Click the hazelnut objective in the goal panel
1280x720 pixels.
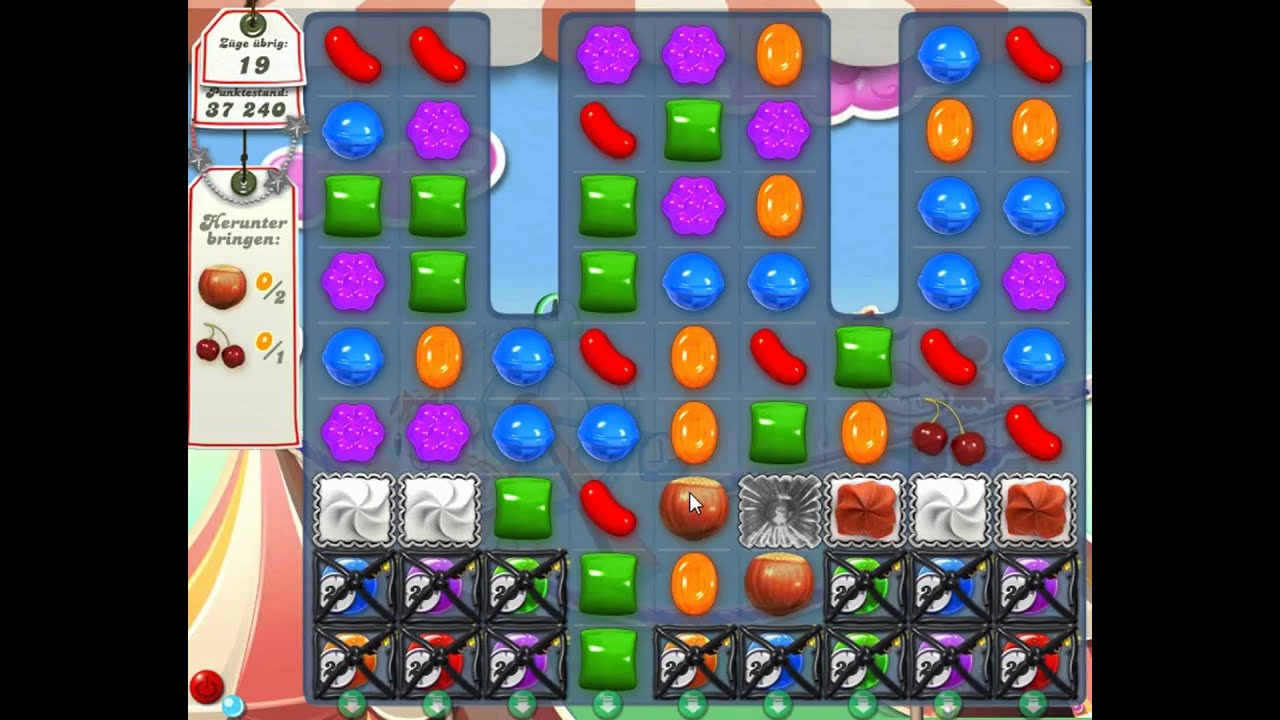(222, 287)
